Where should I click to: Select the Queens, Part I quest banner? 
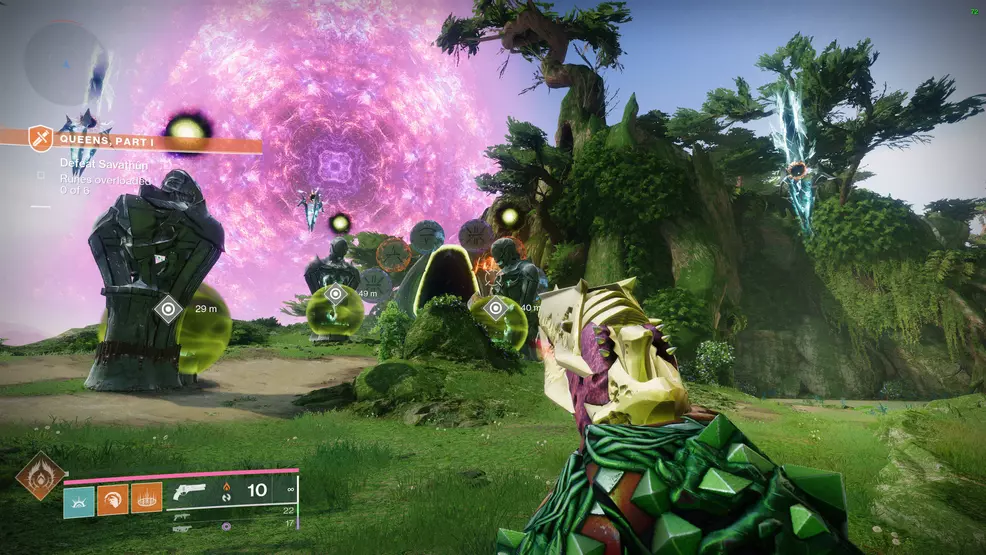pos(148,140)
